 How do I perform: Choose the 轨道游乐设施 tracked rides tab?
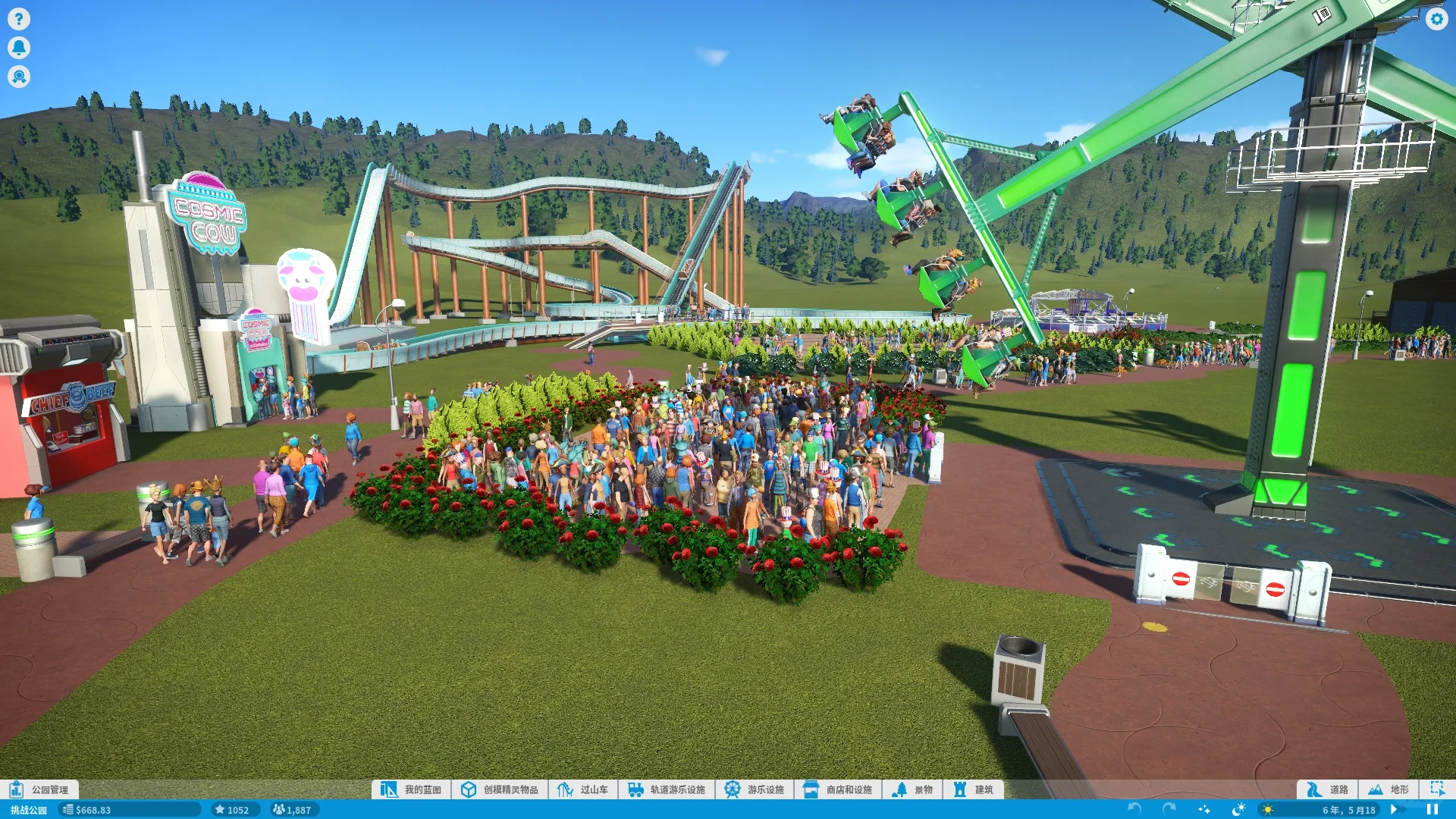click(x=667, y=789)
